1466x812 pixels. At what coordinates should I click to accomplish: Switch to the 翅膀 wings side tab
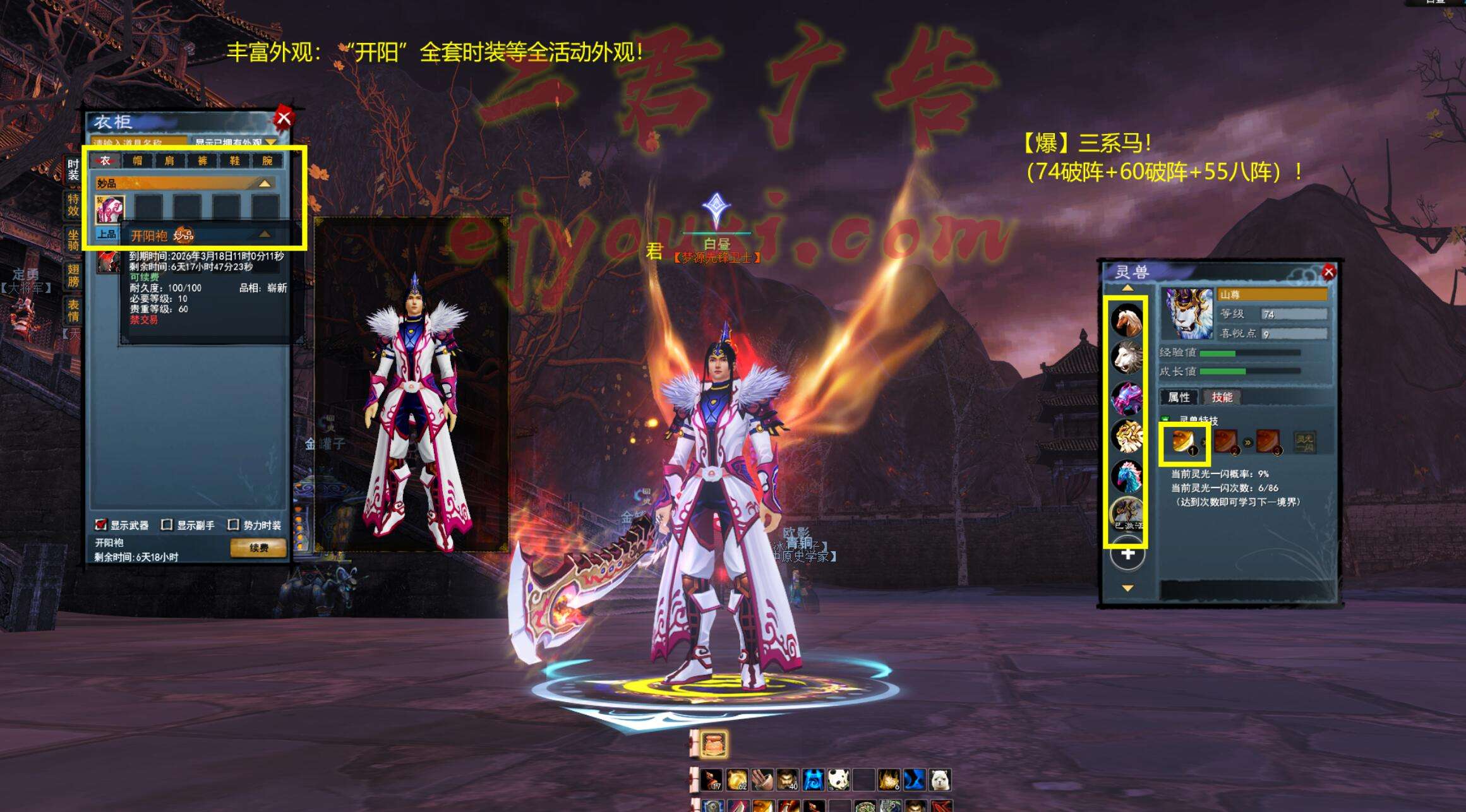(73, 276)
